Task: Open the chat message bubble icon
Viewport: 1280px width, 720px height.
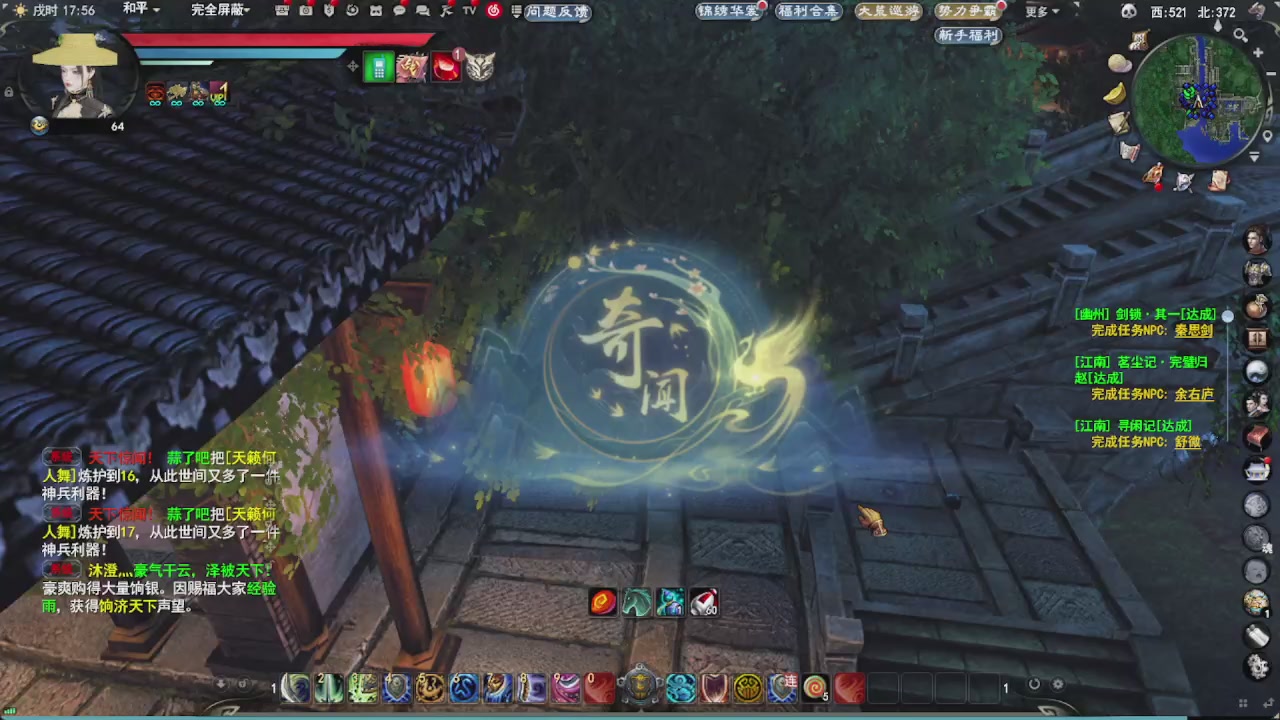Action: [399, 12]
